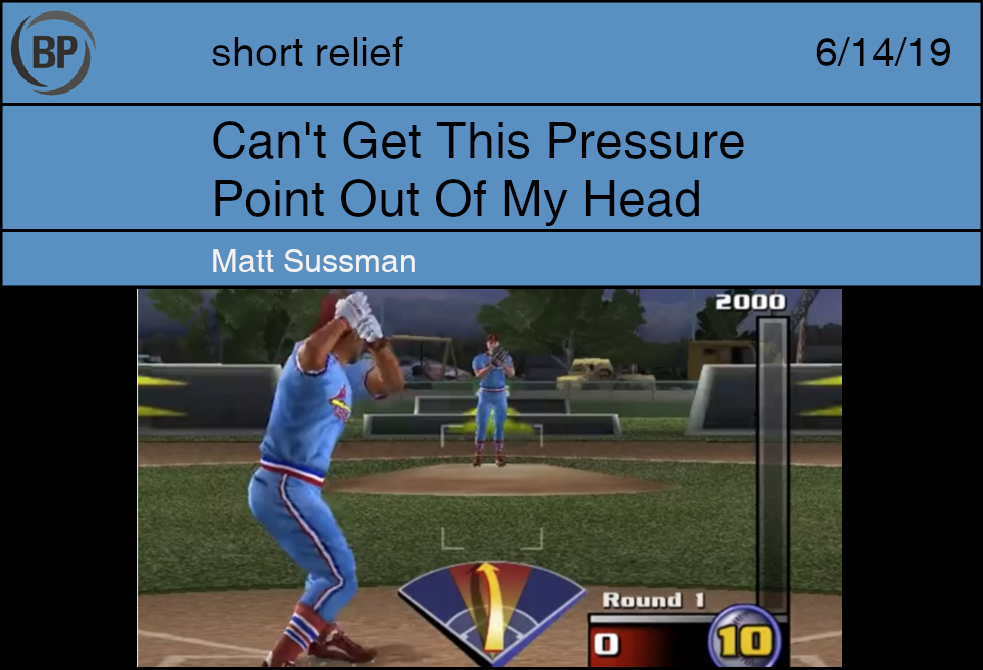The image size is (983, 670).
Task: Select the baseball icon showing 10
Action: tap(743, 639)
